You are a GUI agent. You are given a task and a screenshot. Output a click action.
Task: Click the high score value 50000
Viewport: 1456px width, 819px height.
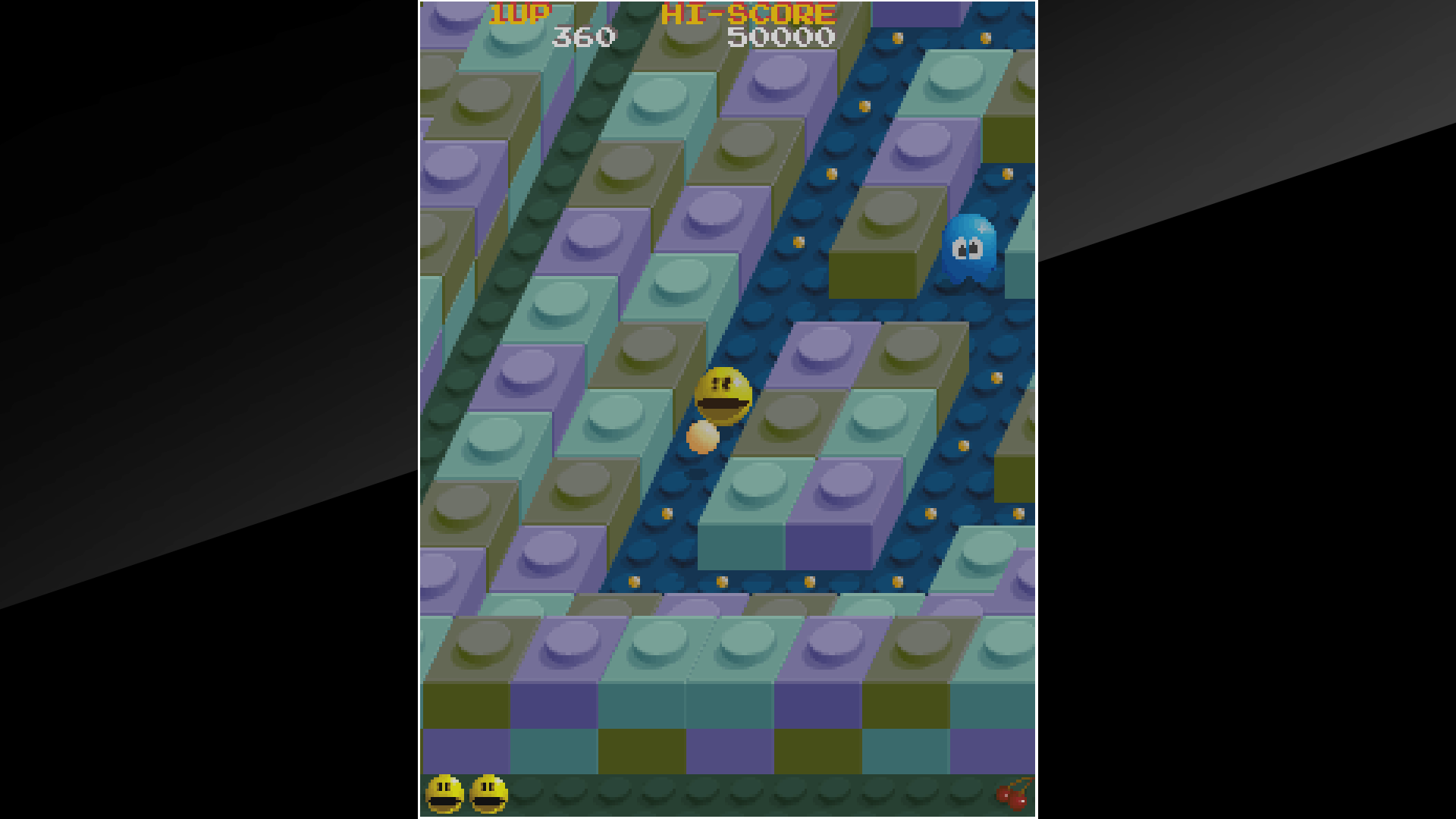tap(781, 36)
